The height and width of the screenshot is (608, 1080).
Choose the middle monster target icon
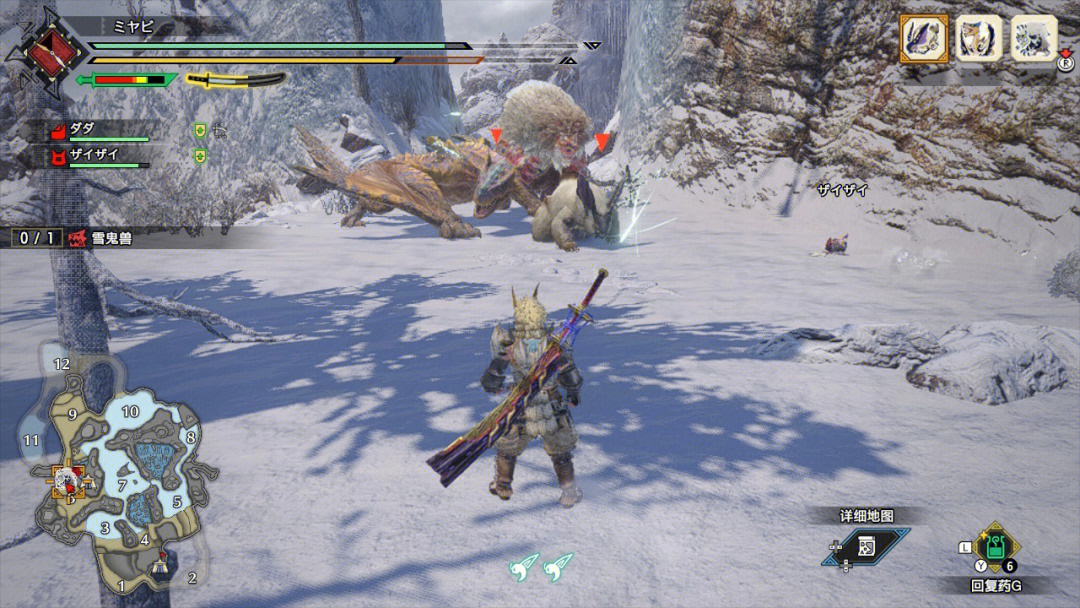coord(979,39)
